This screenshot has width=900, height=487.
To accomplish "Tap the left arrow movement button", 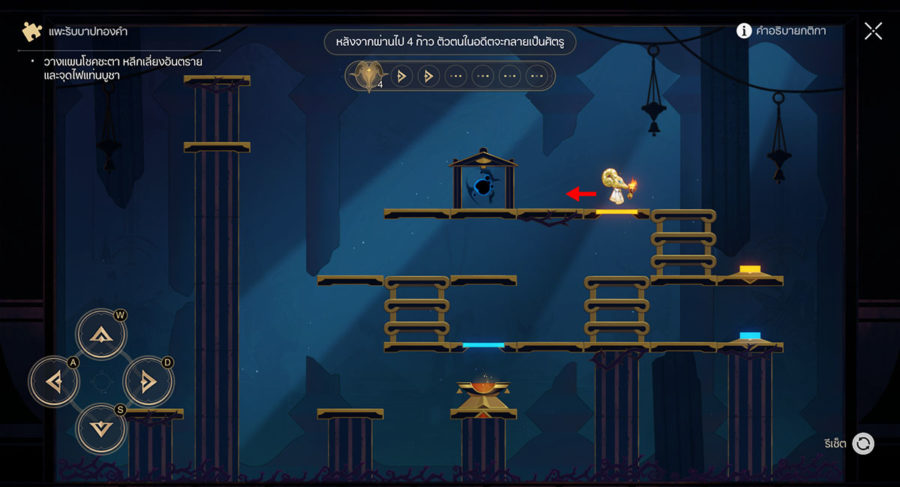I will (54, 381).
